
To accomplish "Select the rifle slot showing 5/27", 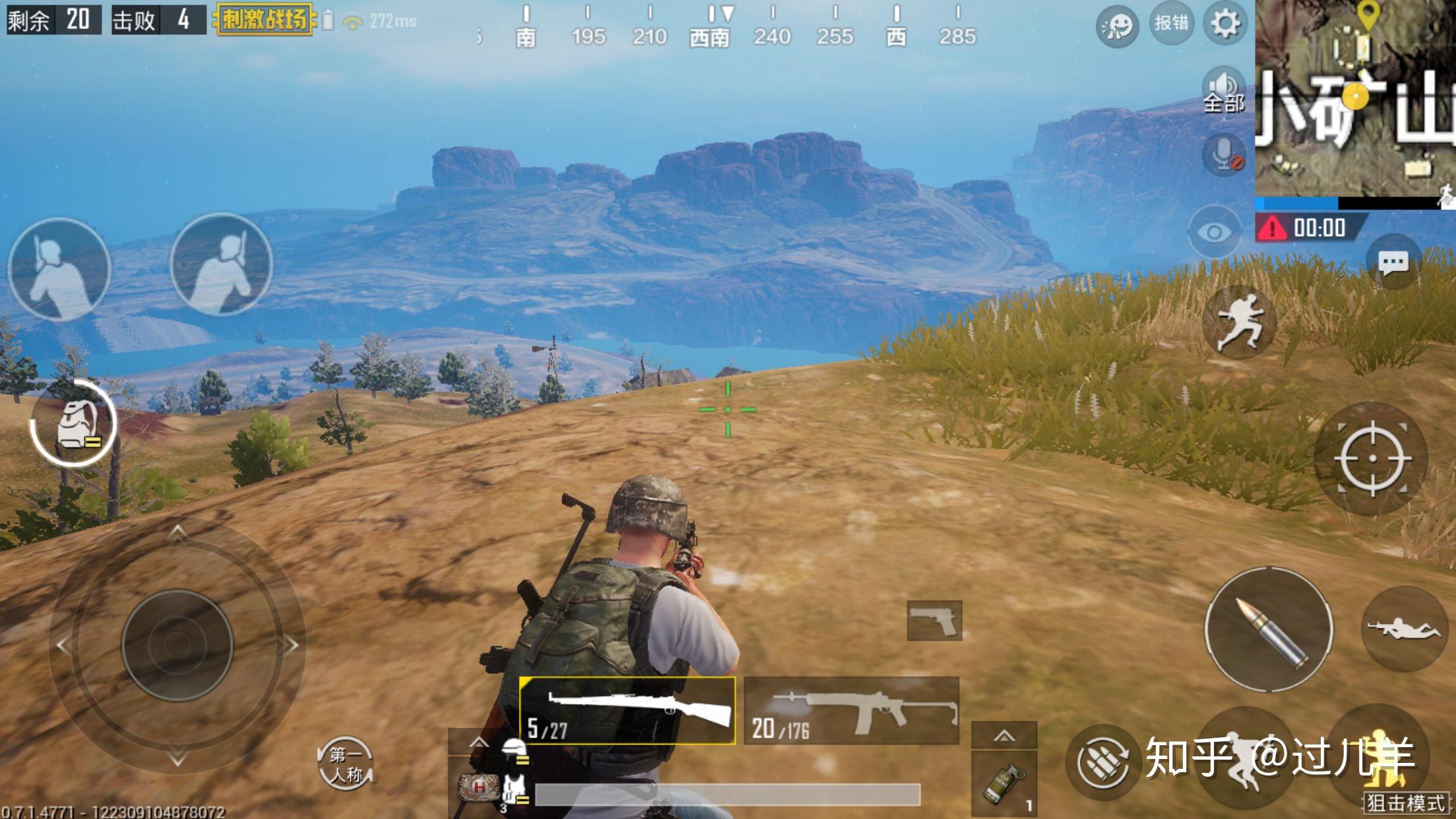I will [627, 711].
